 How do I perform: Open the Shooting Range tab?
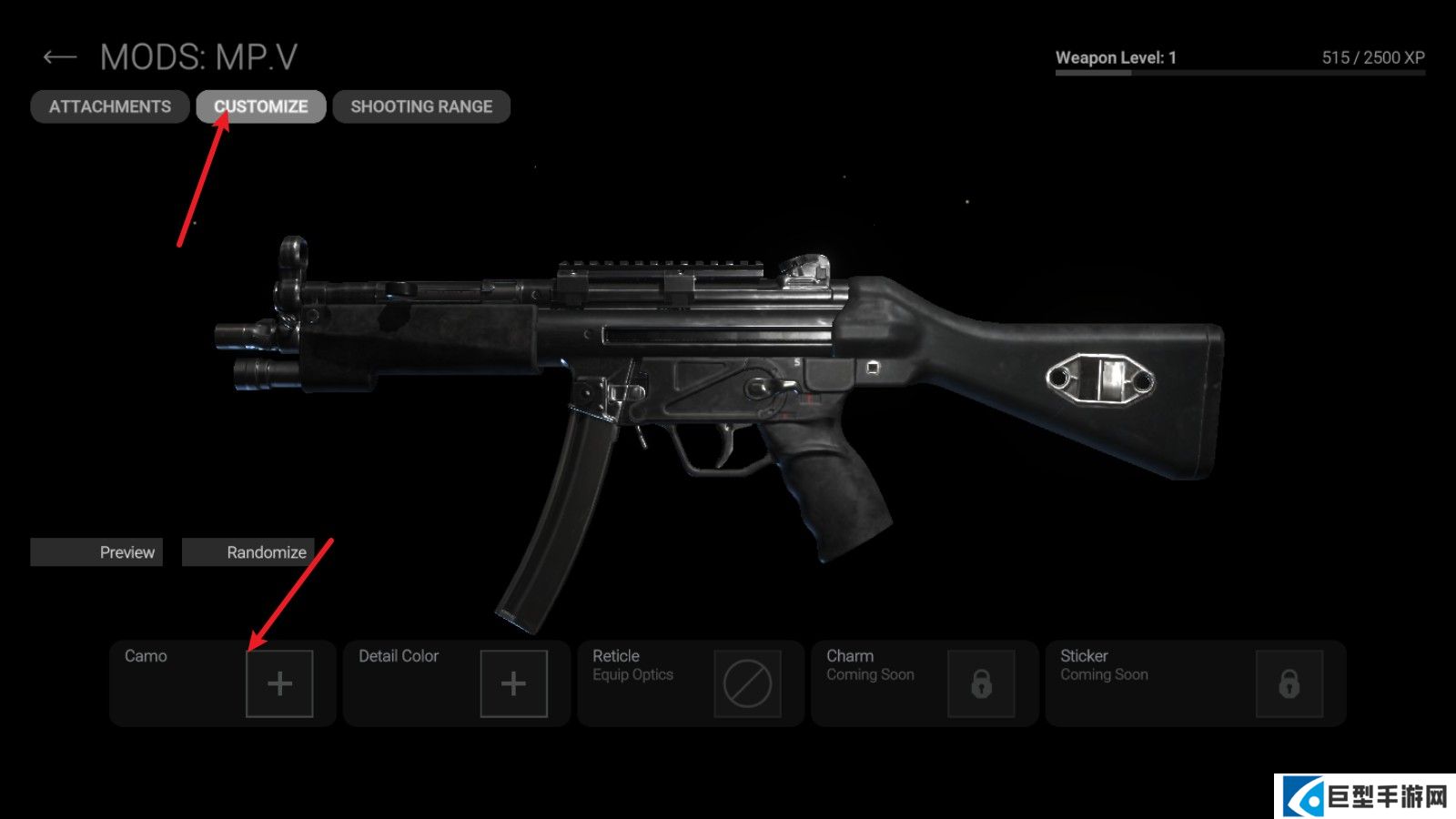coord(421,106)
